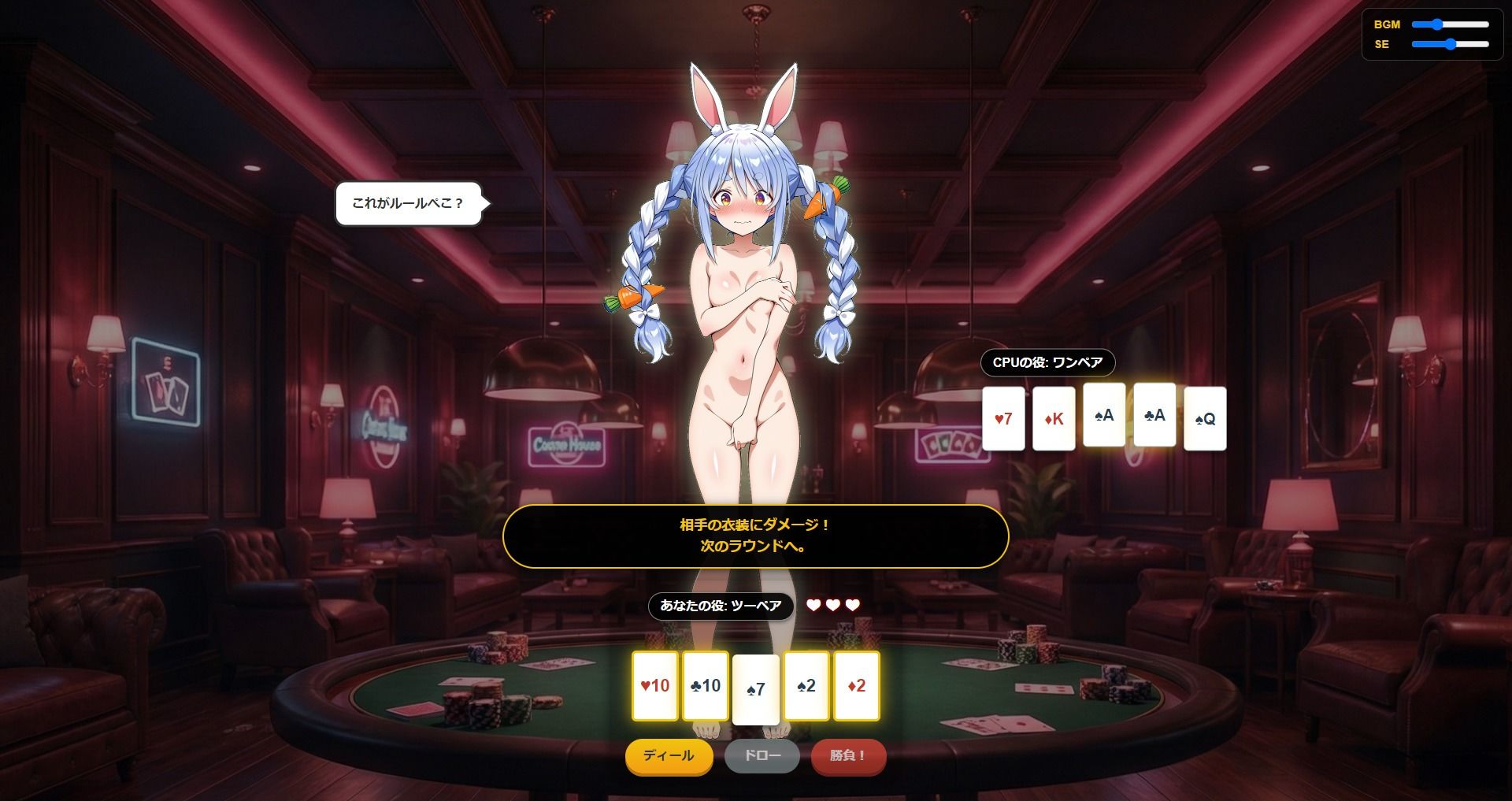This screenshot has width=1512, height=801.
Task: Click the ドロー button
Action: pos(761,756)
